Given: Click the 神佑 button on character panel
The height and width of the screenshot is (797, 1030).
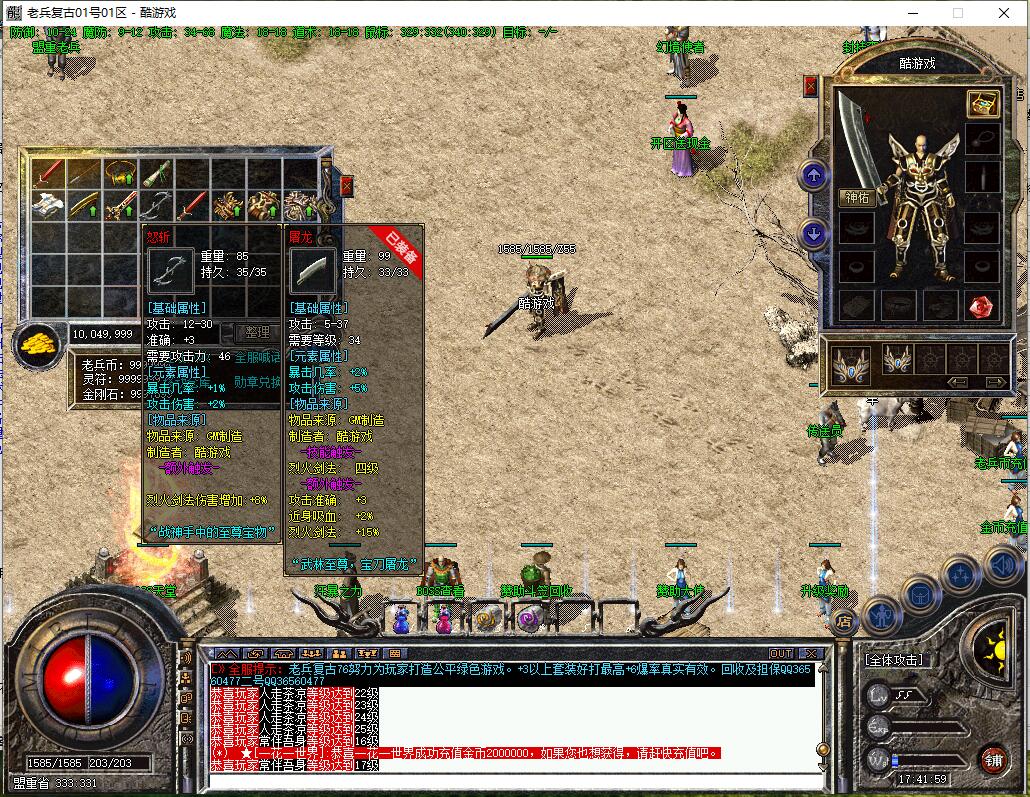Looking at the screenshot, I should 857,198.
